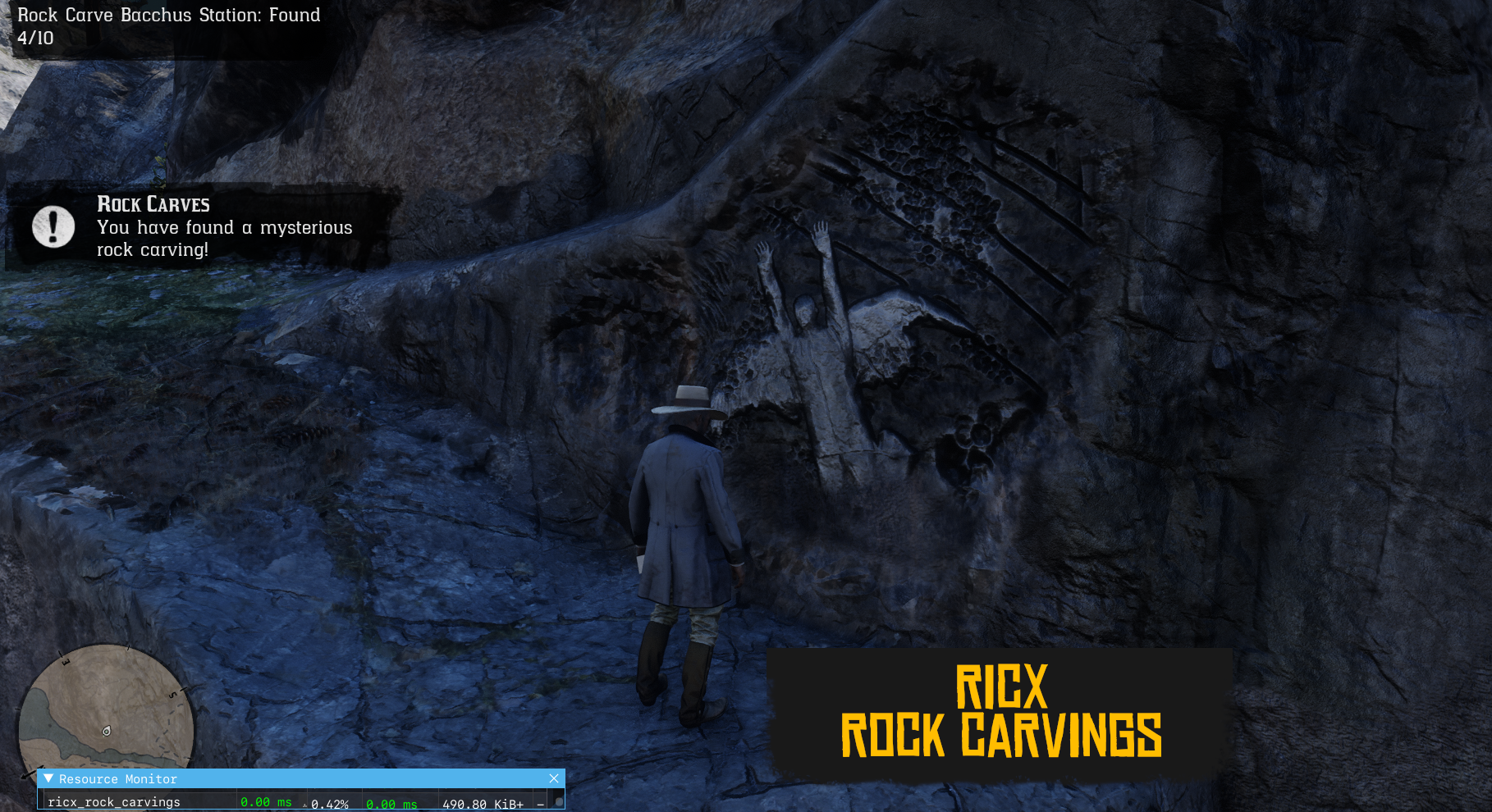
Task: Click the small spark graph icon in the Resource Monitor row
Action: pyautogui.click(x=304, y=805)
